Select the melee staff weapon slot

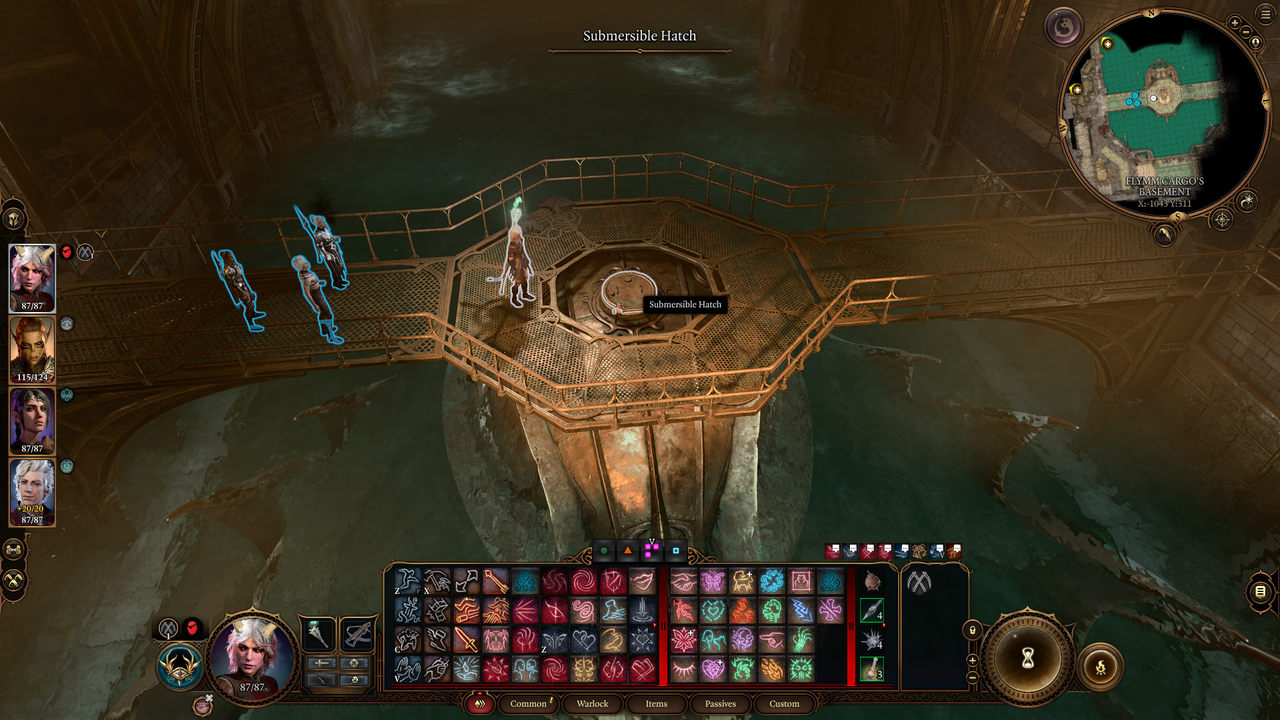coord(318,634)
